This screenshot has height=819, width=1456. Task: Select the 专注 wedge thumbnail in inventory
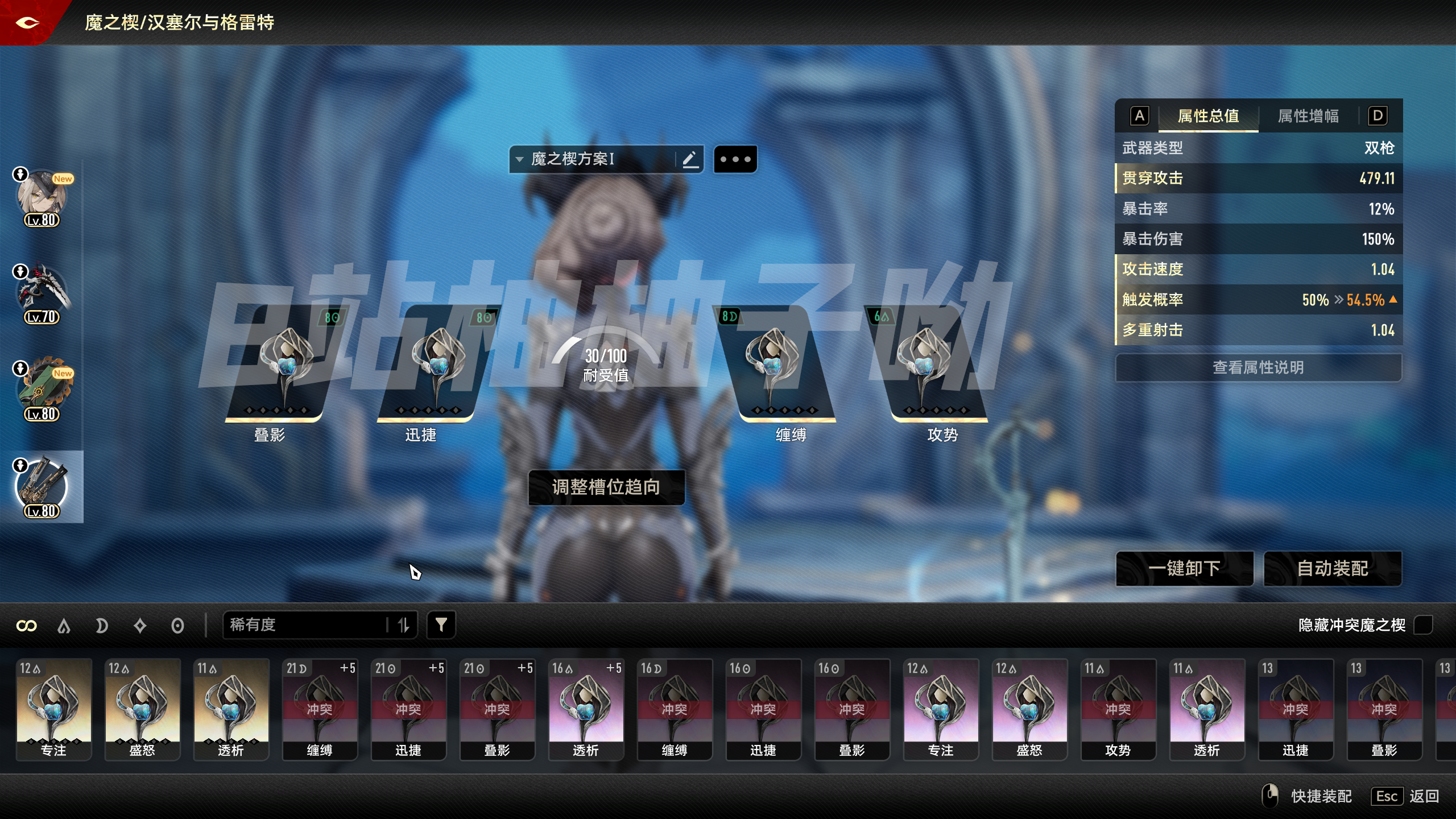tap(53, 708)
